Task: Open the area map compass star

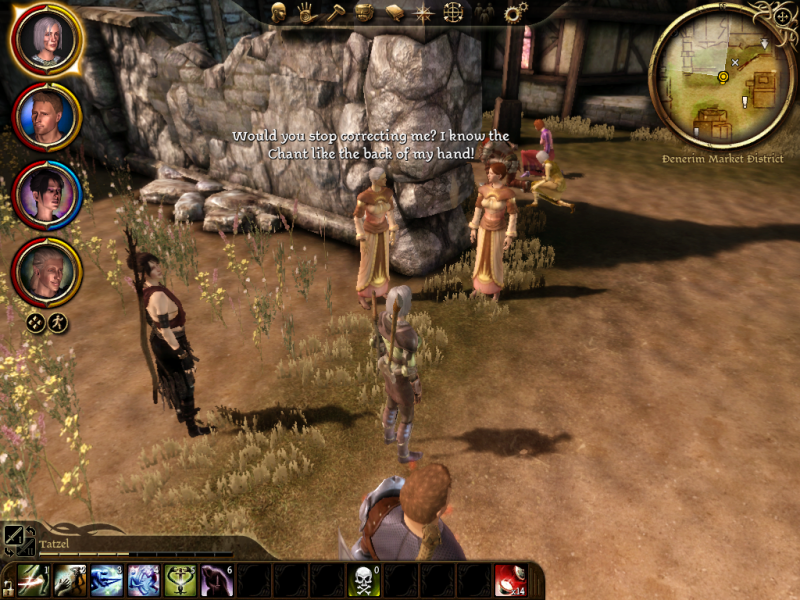Action: [424, 13]
